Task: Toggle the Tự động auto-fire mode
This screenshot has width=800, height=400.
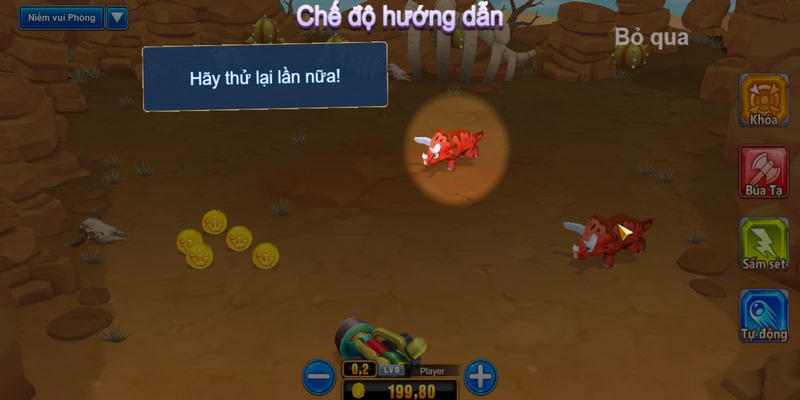Action: (x=764, y=316)
